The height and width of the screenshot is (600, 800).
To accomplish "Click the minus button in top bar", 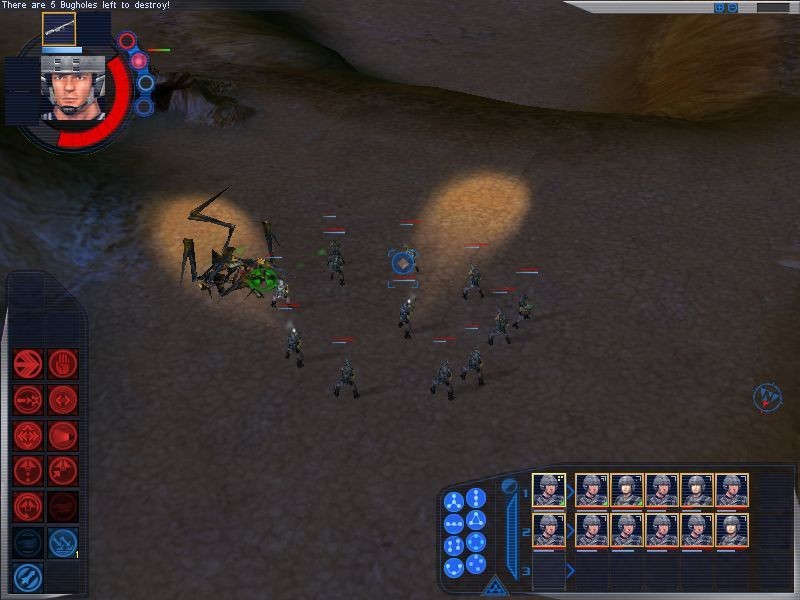I will pos(732,8).
